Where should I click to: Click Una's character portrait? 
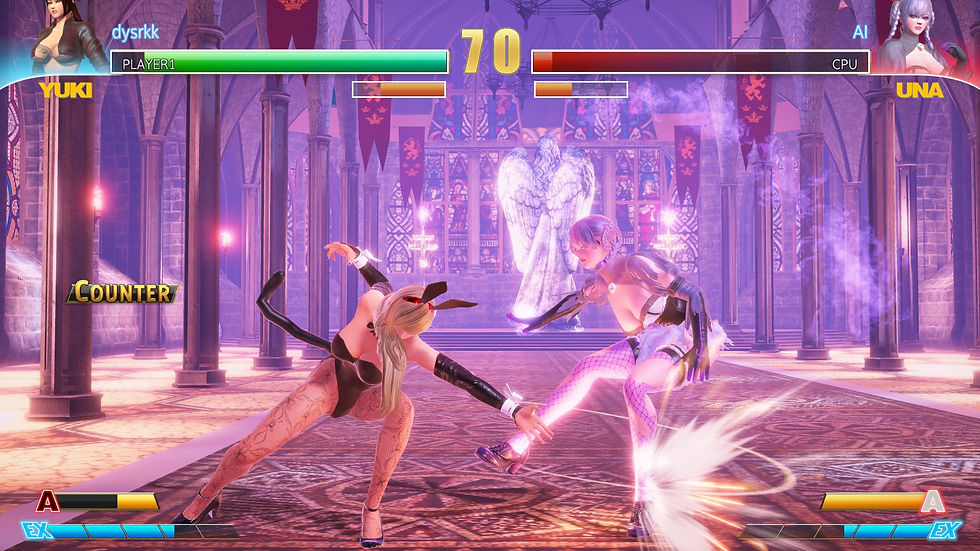[x=915, y=38]
